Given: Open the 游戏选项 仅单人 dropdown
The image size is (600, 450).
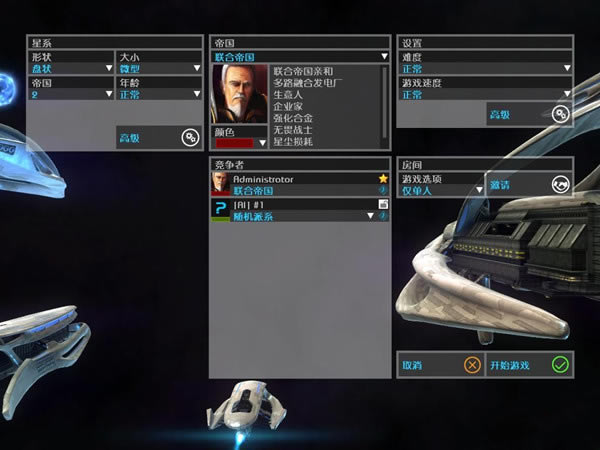Looking at the screenshot, I should (x=440, y=189).
